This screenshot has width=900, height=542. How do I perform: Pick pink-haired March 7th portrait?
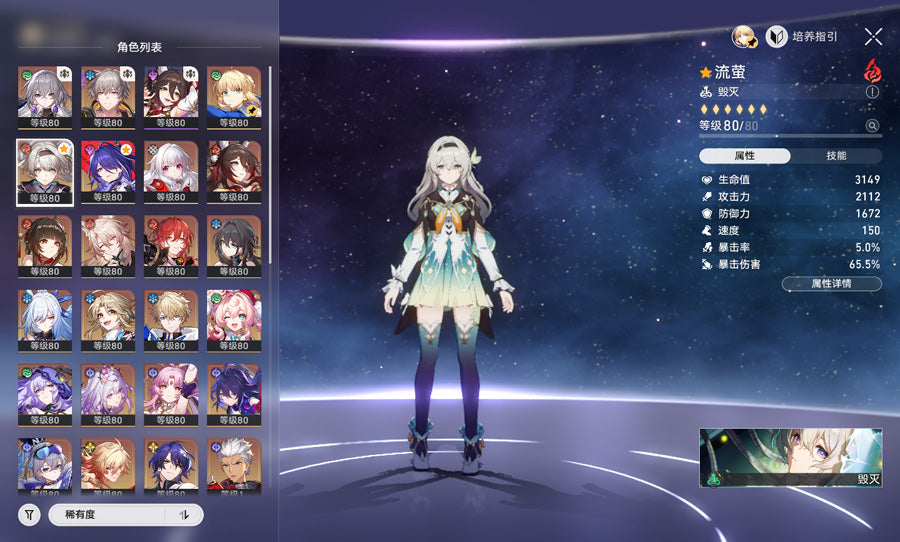tap(234, 320)
